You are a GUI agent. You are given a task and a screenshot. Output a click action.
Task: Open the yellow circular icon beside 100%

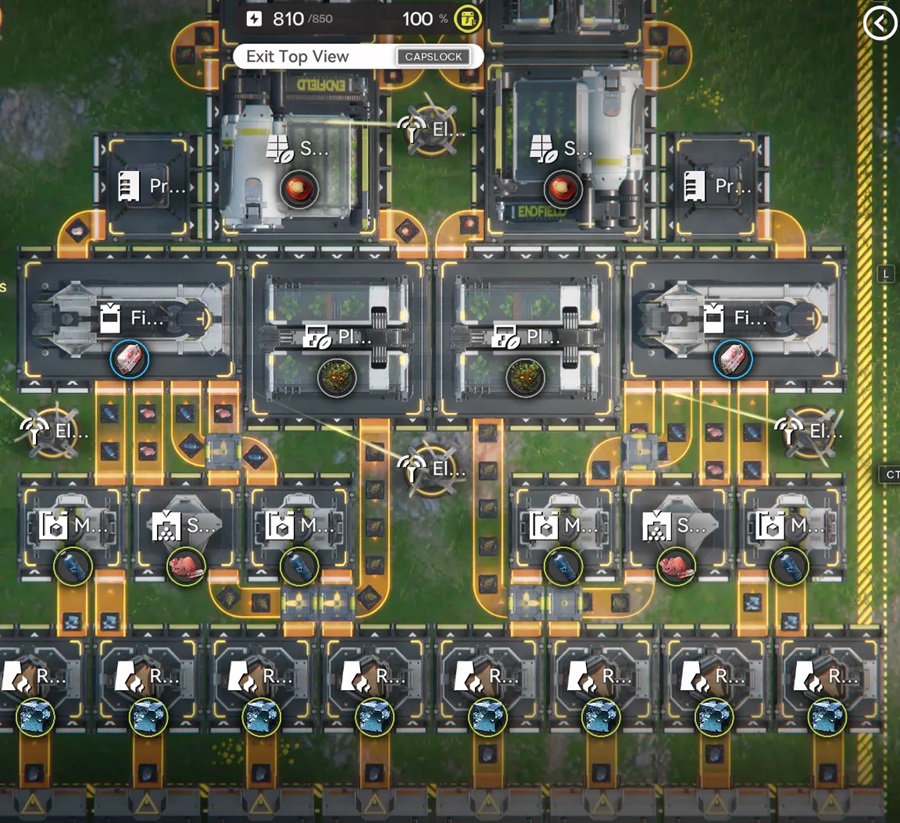[467, 18]
